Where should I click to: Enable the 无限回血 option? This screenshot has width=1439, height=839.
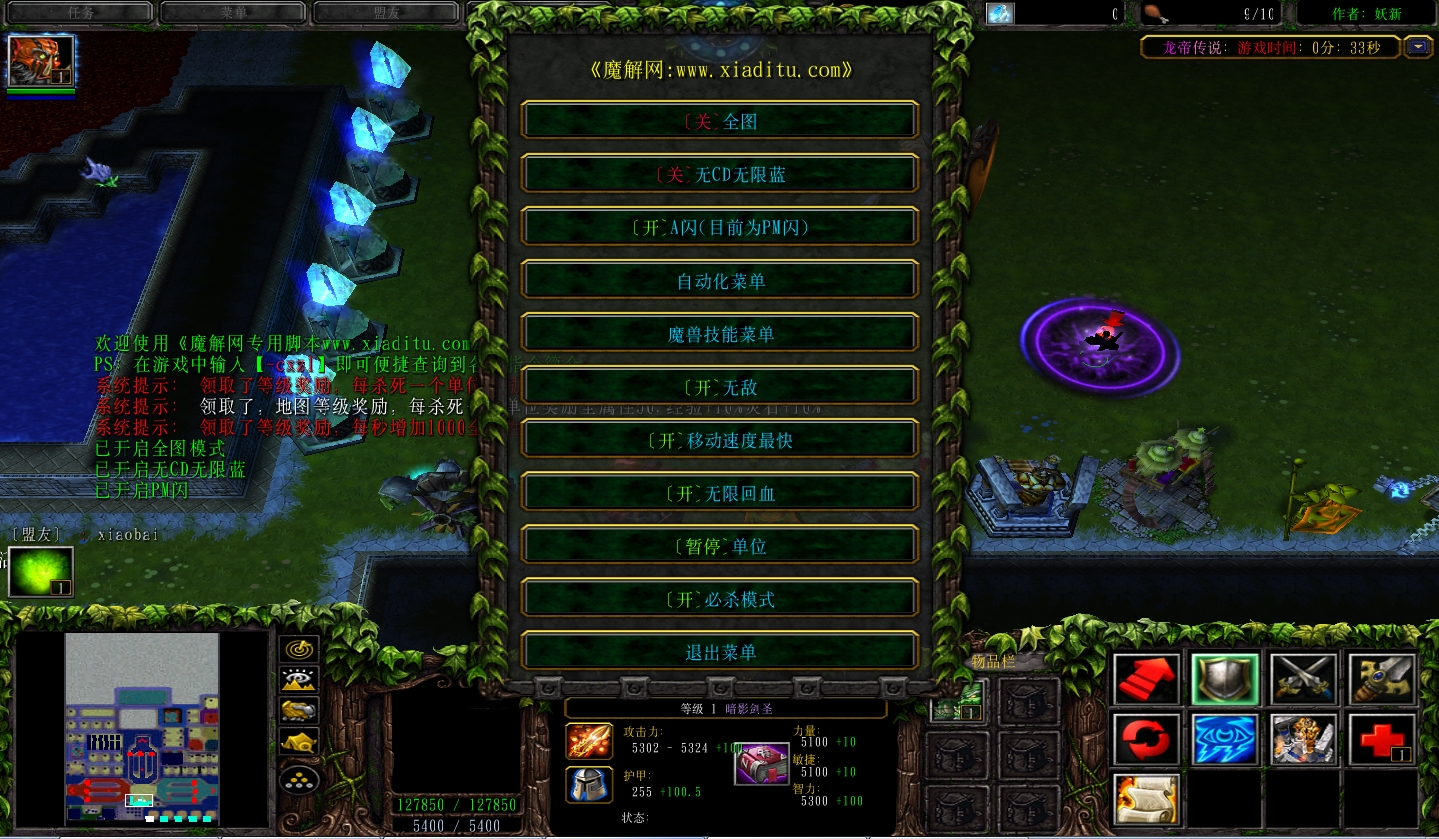click(x=720, y=493)
